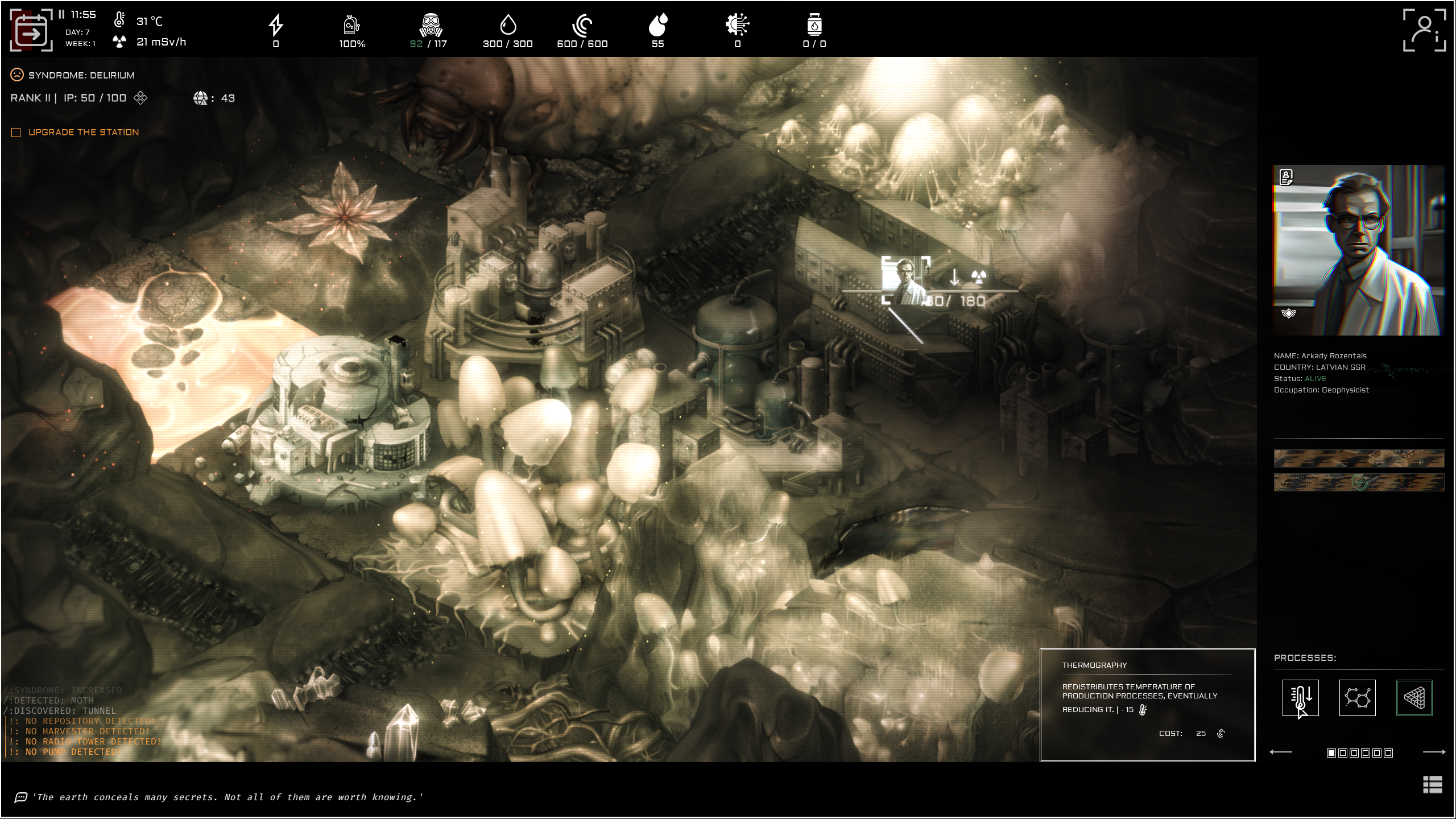Select the second page indicator square
1456x819 pixels.
(x=1343, y=754)
